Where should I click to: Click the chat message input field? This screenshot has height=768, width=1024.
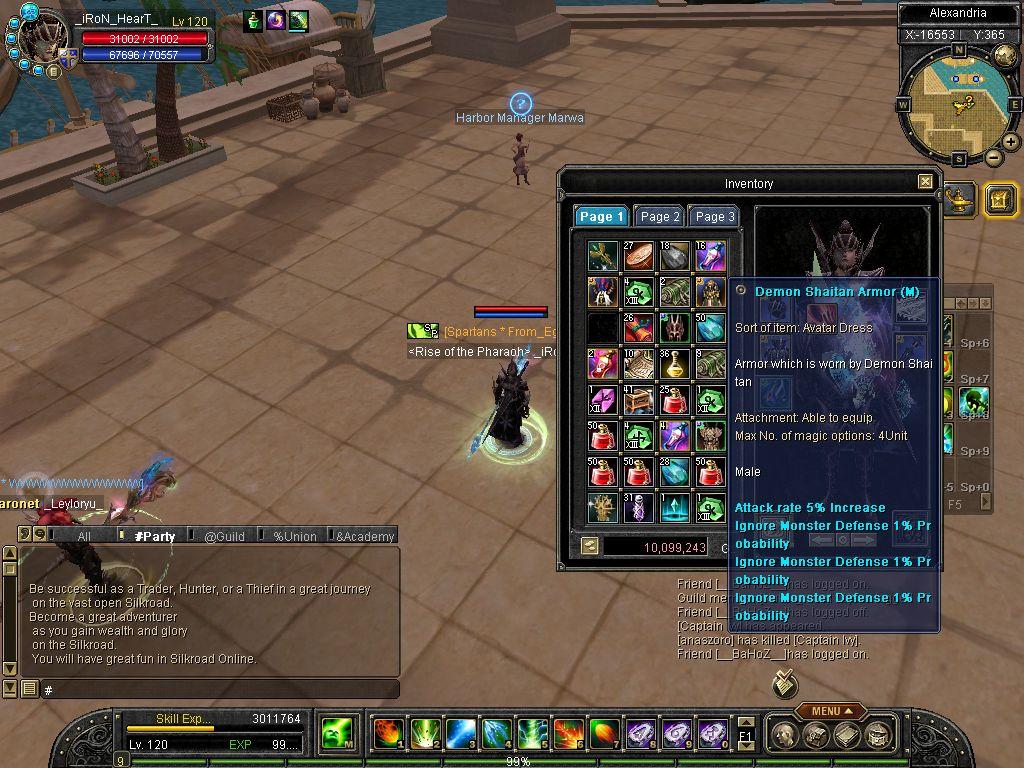pyautogui.click(x=218, y=689)
